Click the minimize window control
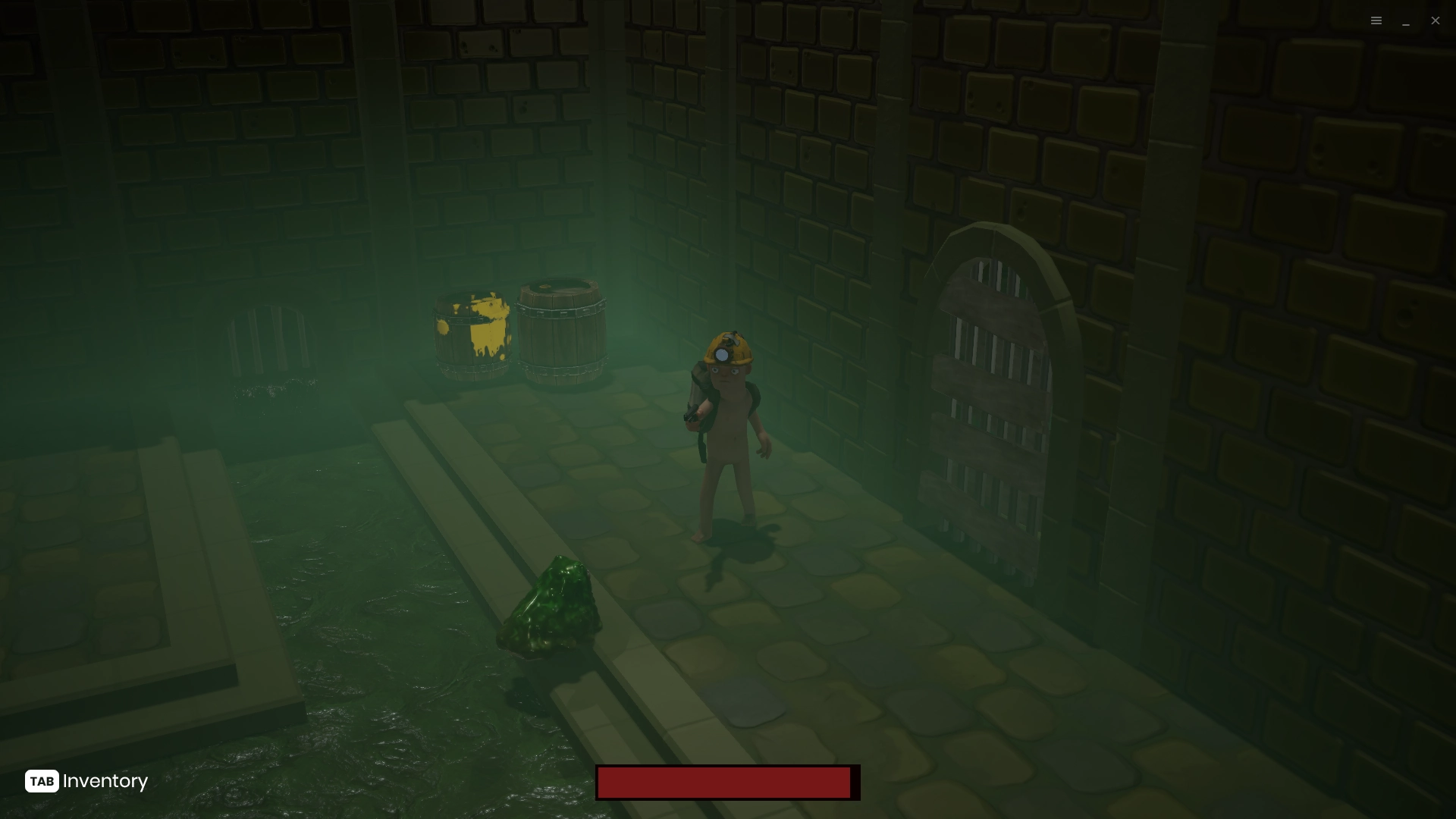 [x=1406, y=23]
